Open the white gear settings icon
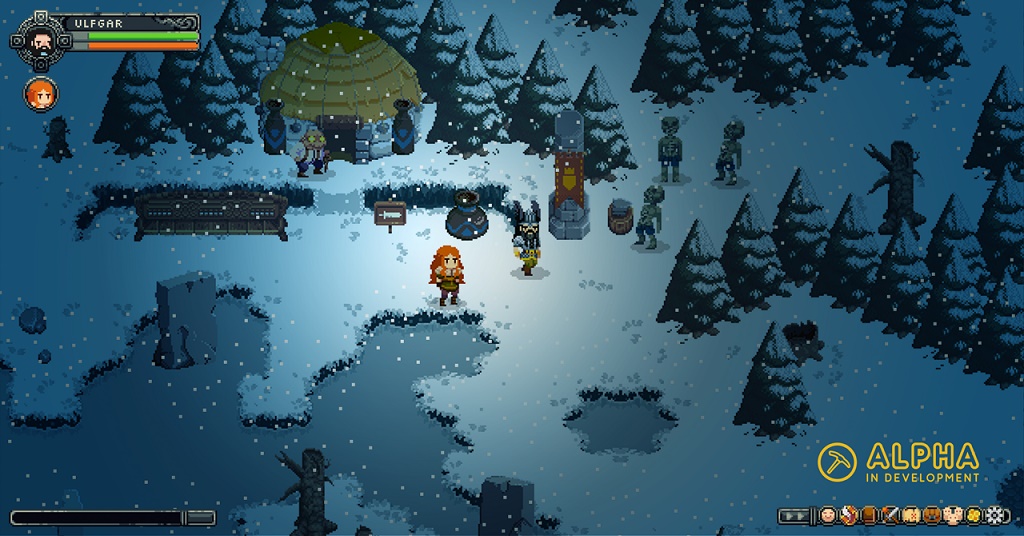This screenshot has height=536, width=1024. [x=996, y=516]
